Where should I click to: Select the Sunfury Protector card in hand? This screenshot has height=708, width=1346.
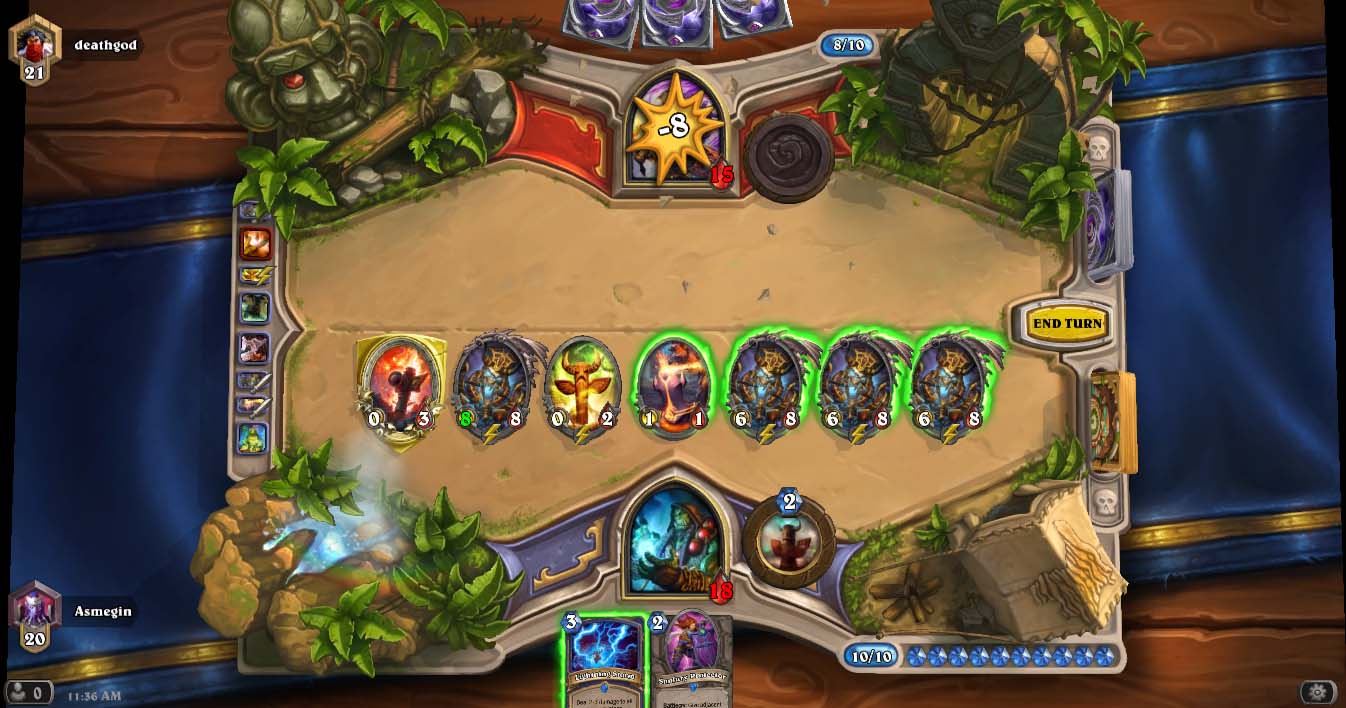692,658
